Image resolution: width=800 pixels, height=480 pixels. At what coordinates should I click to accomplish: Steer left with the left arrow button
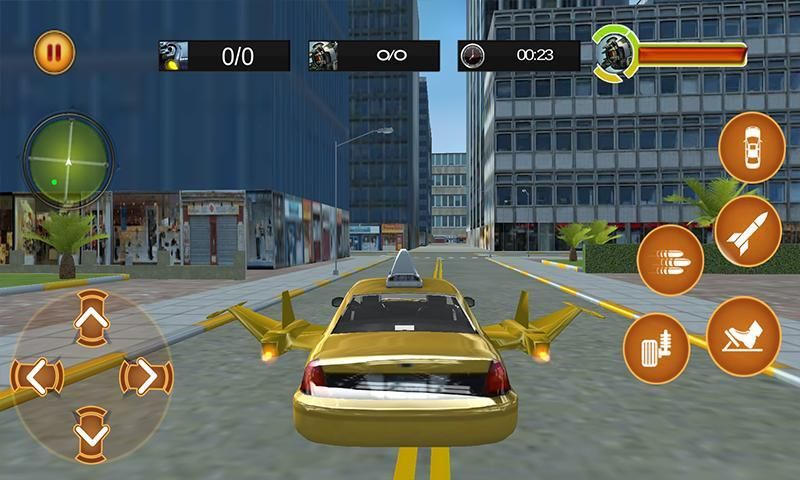pyautogui.click(x=37, y=377)
